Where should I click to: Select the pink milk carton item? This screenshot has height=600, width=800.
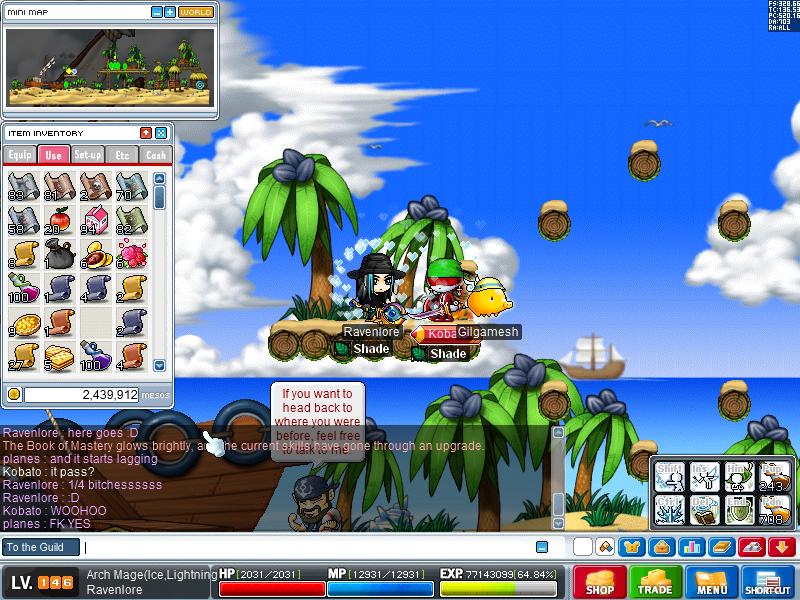(x=97, y=218)
